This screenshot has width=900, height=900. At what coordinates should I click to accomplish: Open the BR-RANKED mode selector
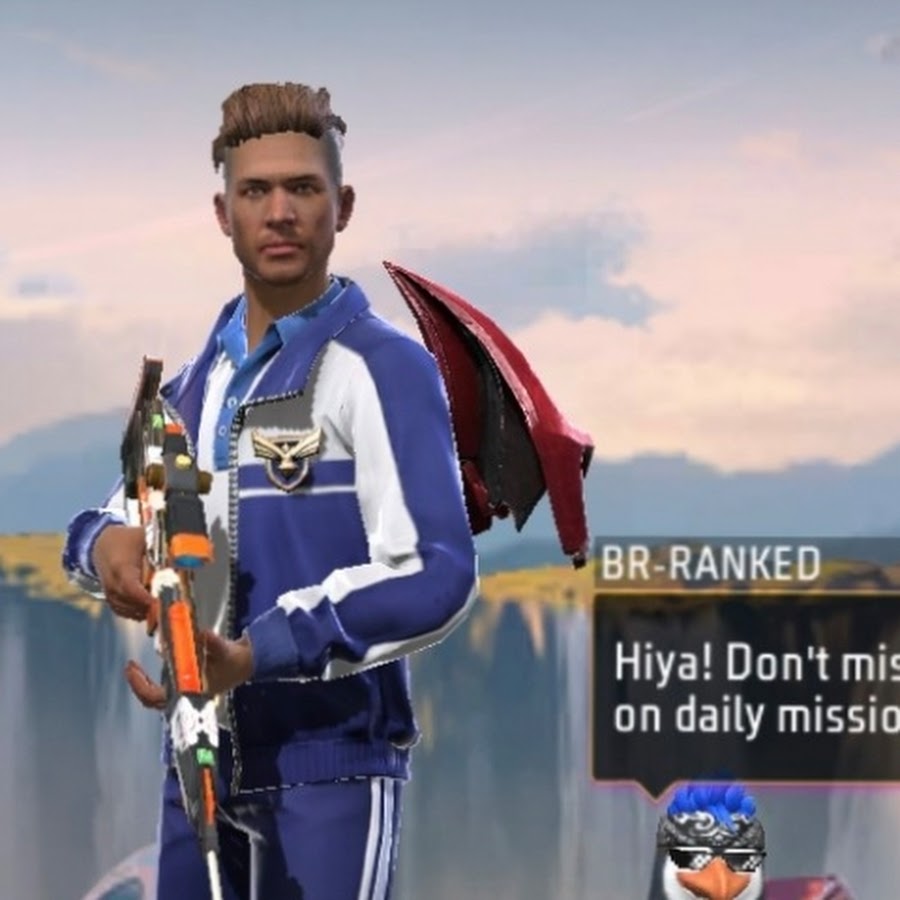tap(709, 565)
